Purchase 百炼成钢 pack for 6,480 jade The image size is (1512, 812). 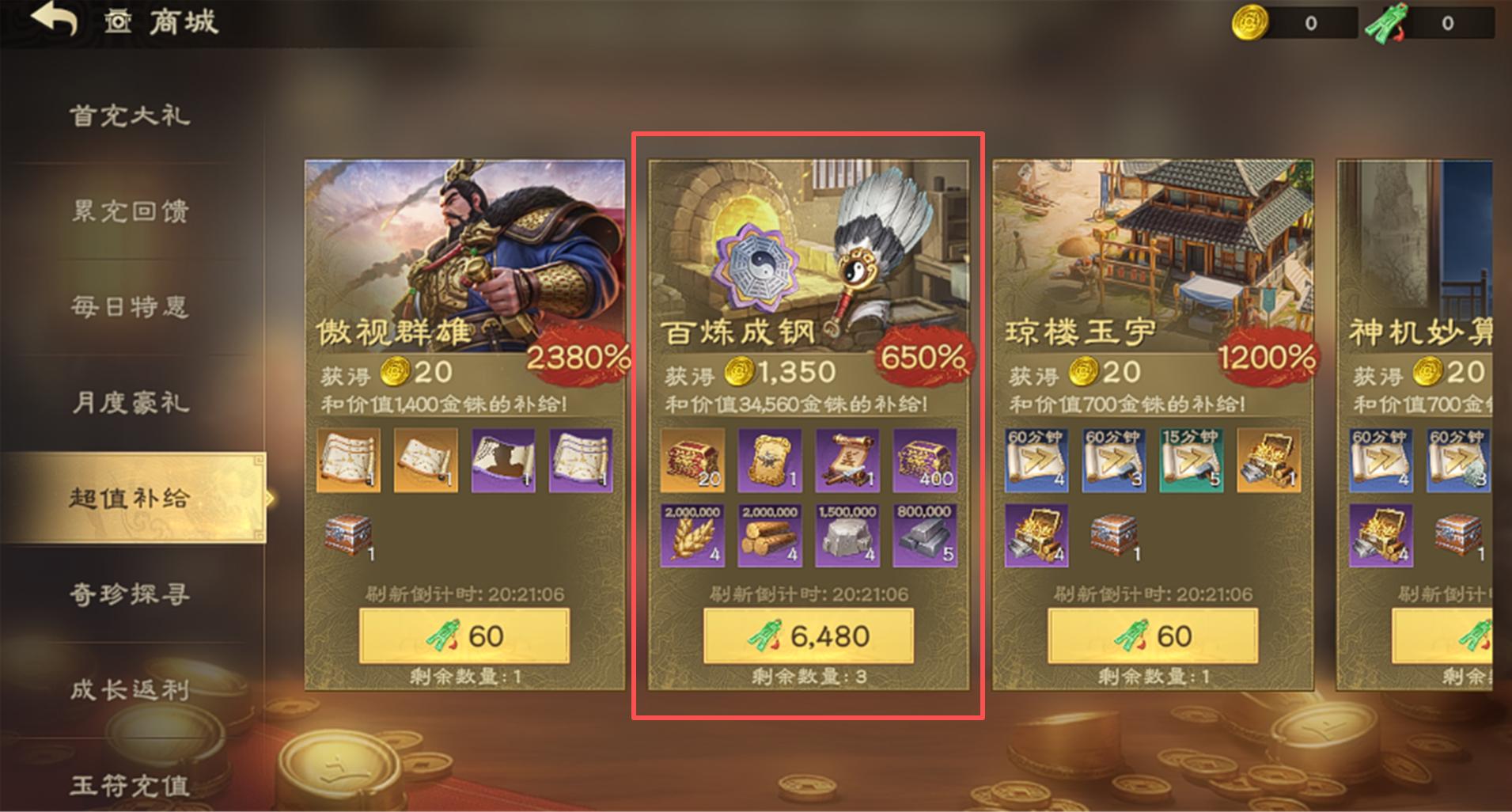809,636
